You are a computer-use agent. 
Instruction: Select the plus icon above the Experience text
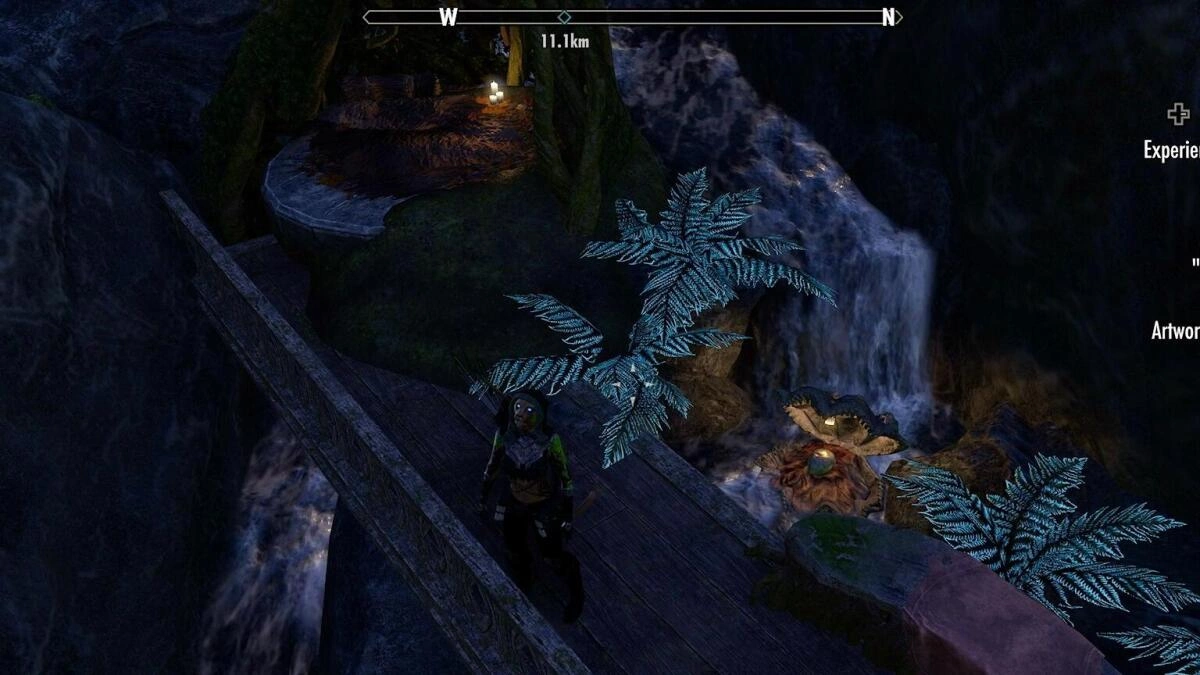point(1178,114)
